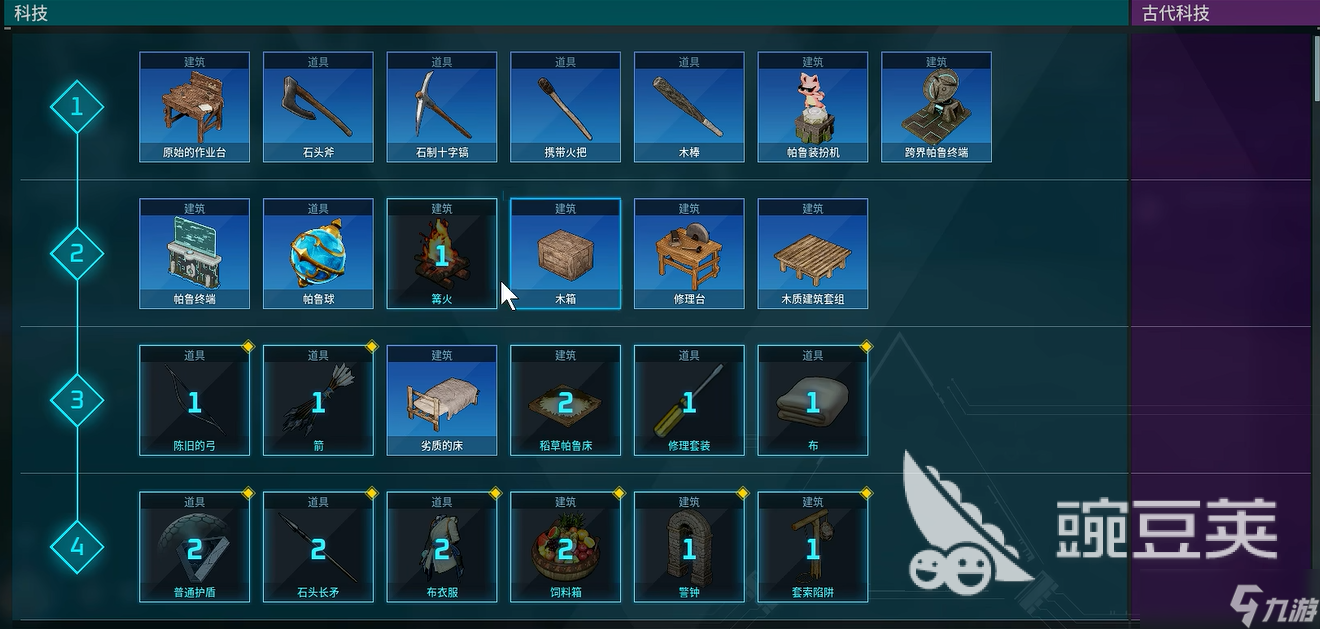Unlock the 篝火 campfire technology
Viewport: 1320px width, 629px height.
pos(442,254)
